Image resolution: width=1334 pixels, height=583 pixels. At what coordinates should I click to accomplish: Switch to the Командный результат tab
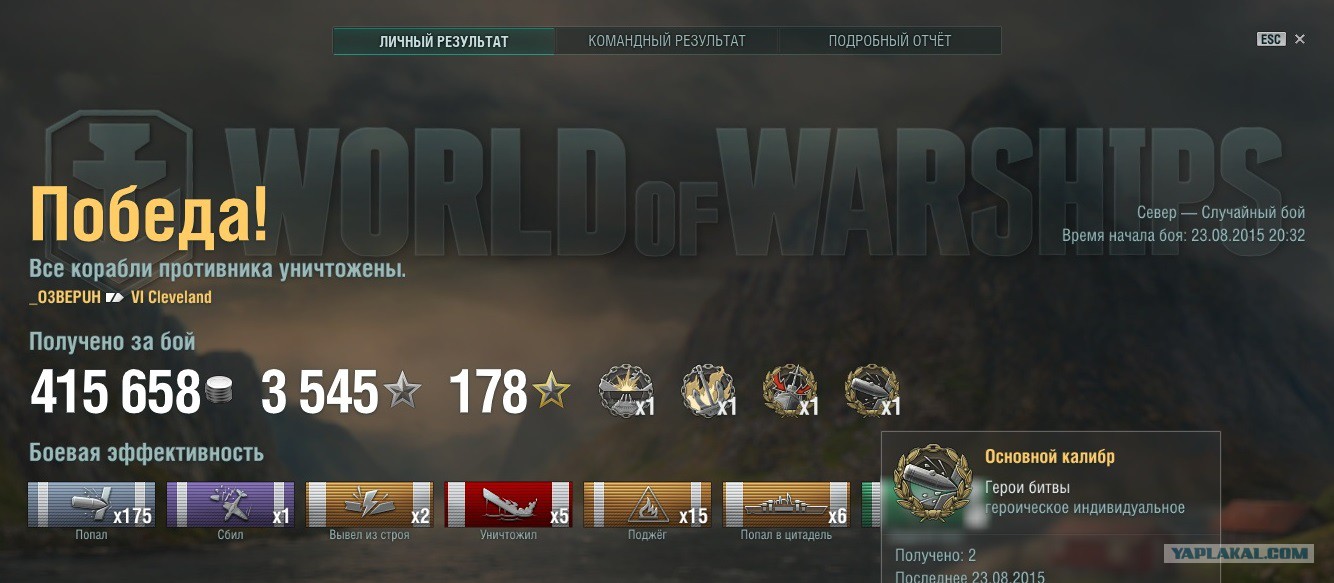tap(667, 41)
